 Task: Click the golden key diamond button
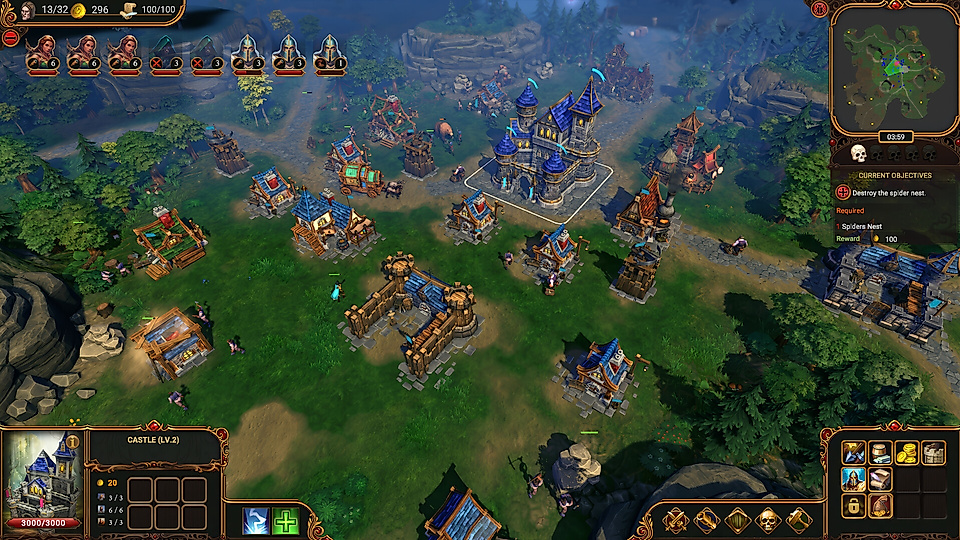pos(706,520)
